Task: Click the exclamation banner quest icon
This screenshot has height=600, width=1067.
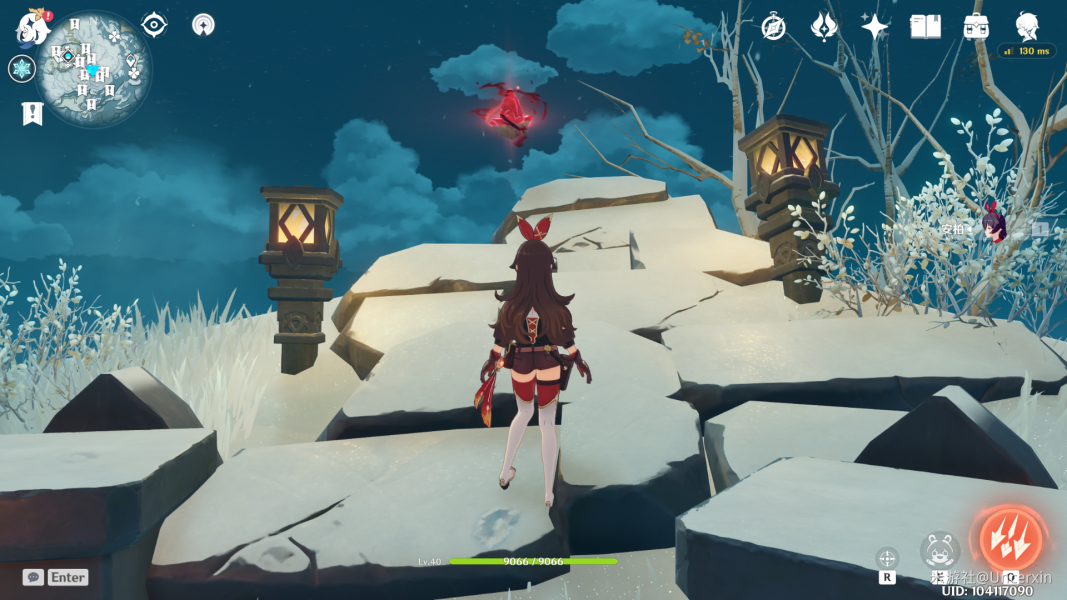Action: pyautogui.click(x=32, y=114)
